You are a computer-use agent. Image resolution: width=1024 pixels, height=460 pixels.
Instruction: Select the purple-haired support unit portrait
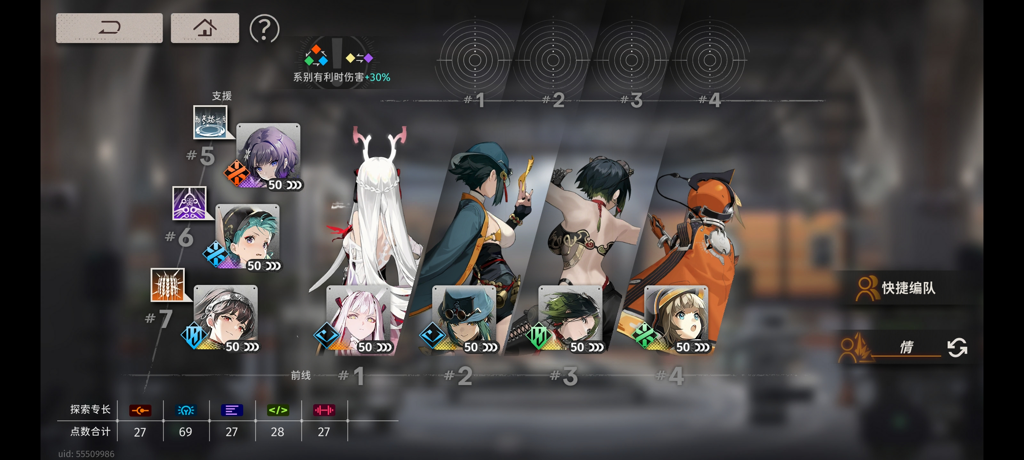click(x=268, y=156)
